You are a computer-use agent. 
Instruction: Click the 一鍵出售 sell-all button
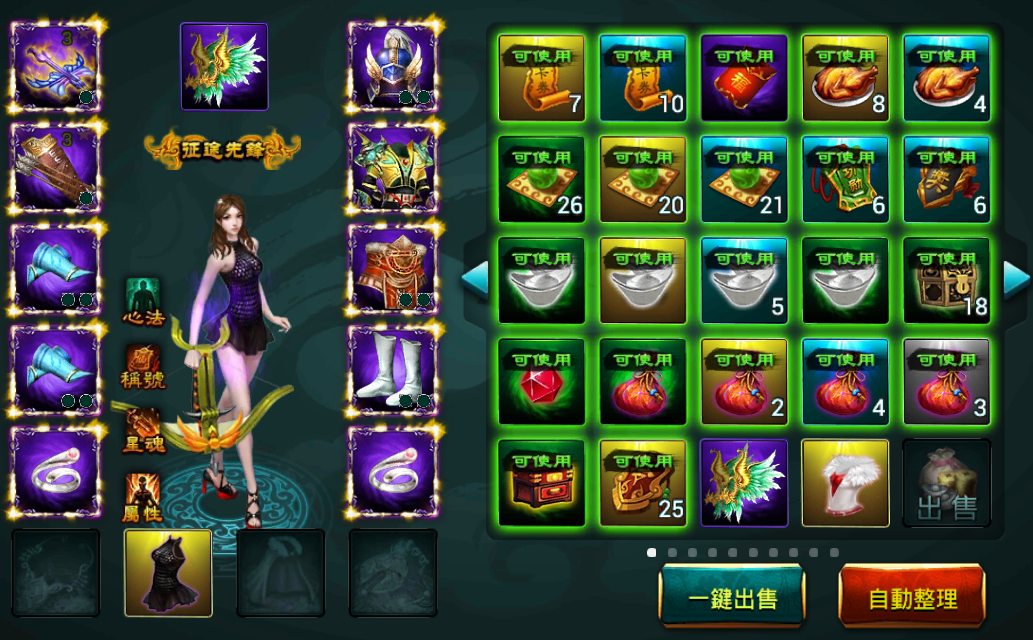point(732,598)
